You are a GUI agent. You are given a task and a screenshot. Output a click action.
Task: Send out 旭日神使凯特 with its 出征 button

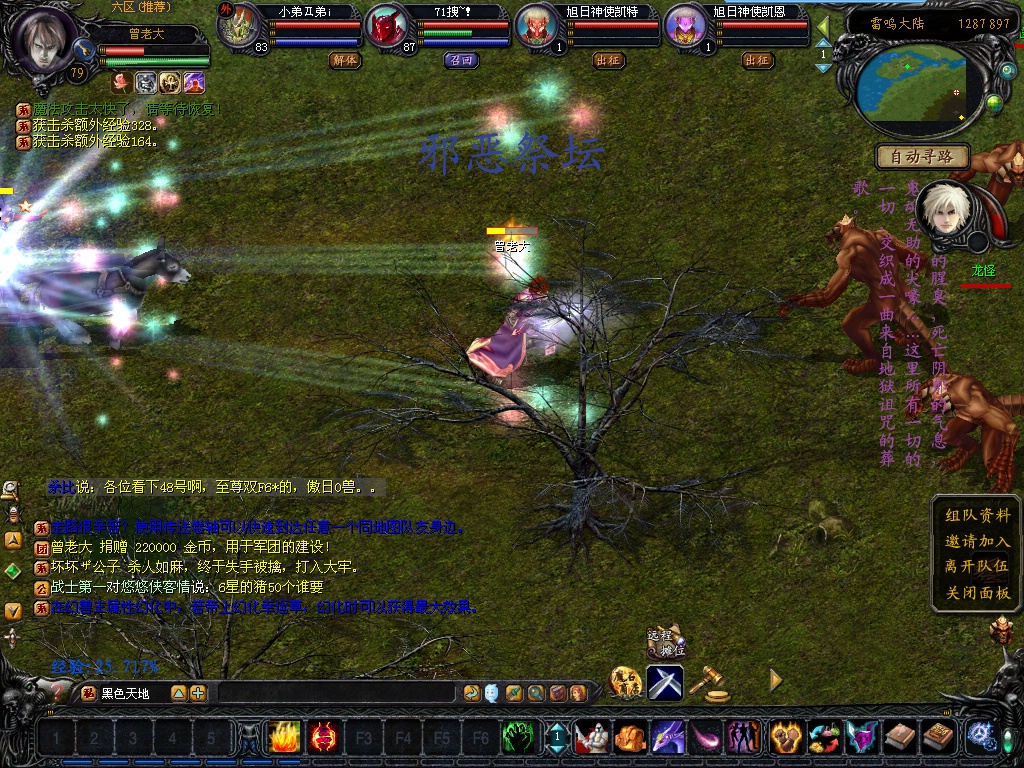click(x=608, y=60)
